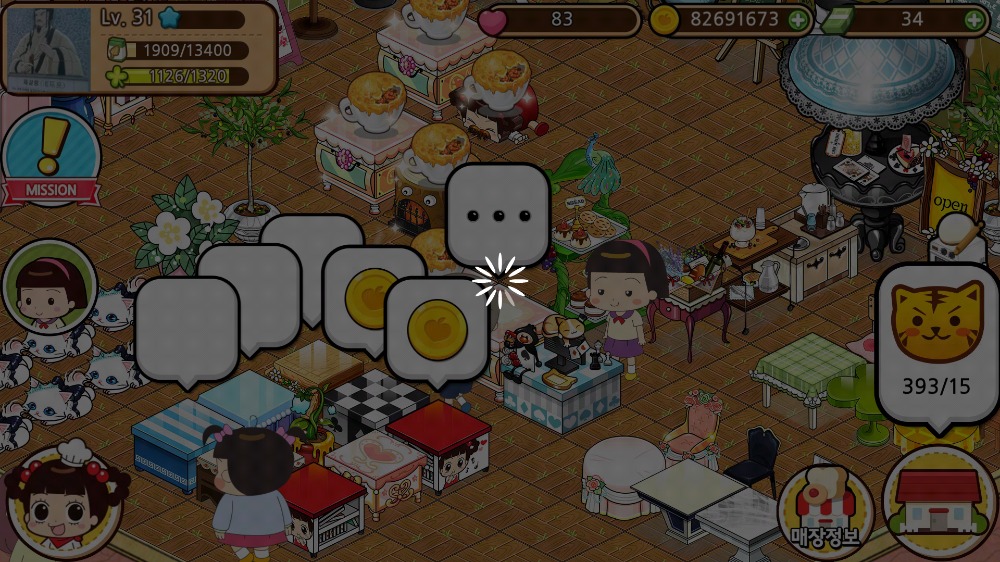Open the player profile portrait
Viewport: 1000px width, 562px height.
(x=47, y=47)
